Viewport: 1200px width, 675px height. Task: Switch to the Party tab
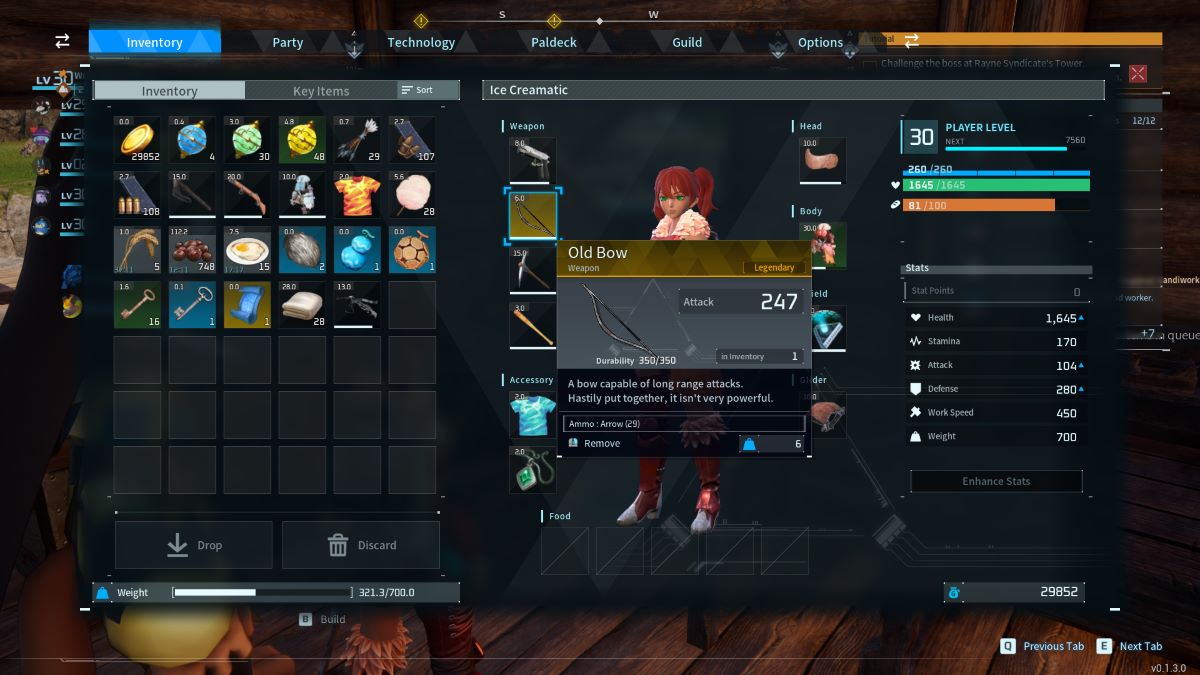[x=288, y=42]
